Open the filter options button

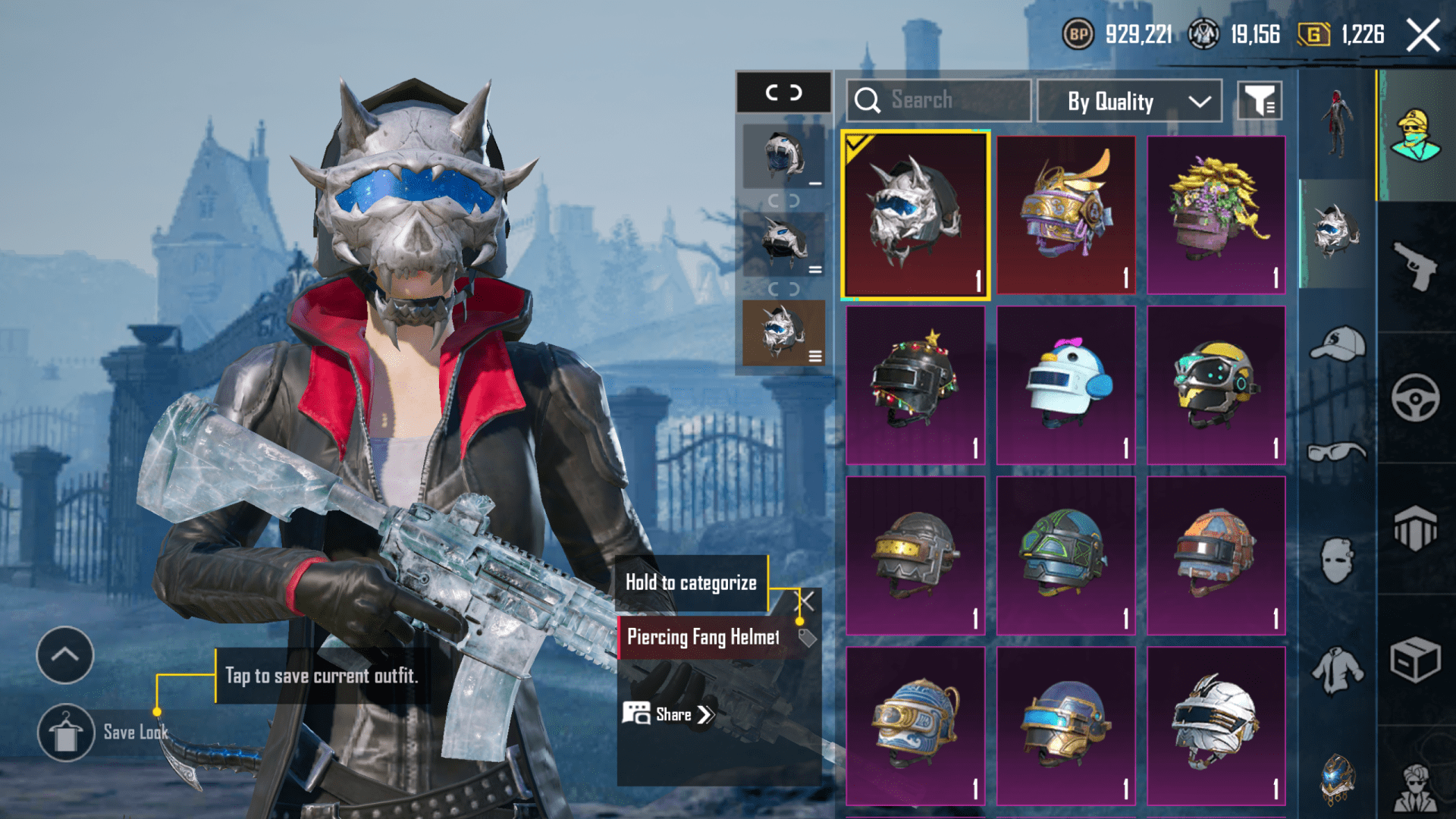pos(1260,101)
